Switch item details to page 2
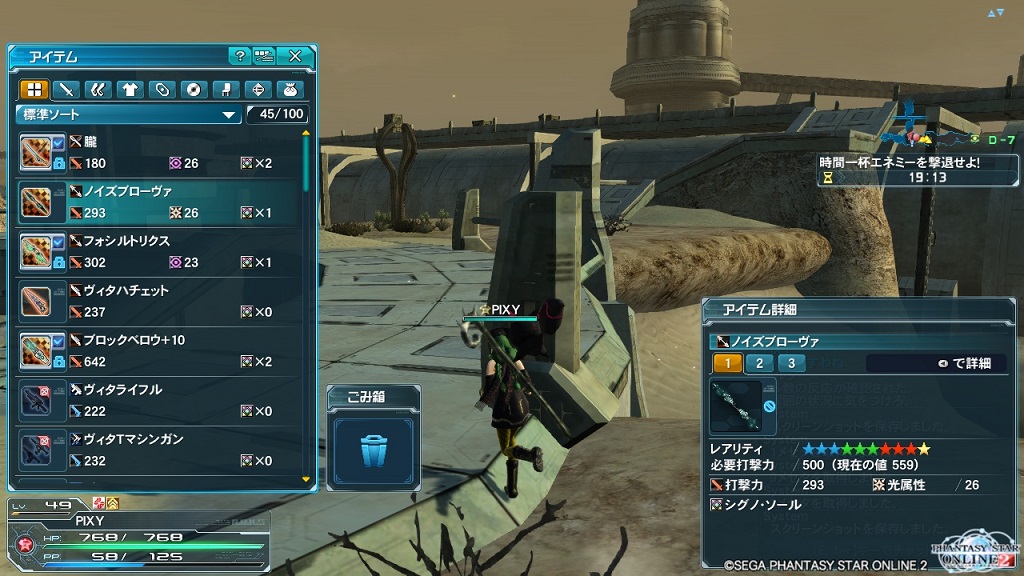 point(759,363)
